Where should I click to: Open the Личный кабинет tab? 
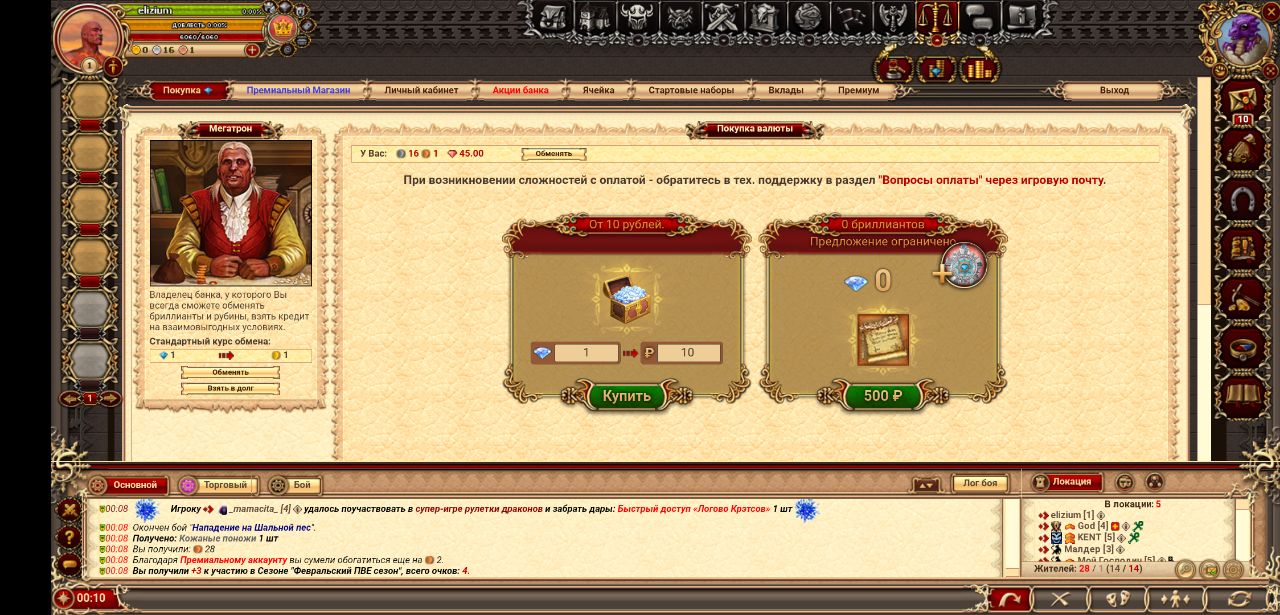pos(421,90)
